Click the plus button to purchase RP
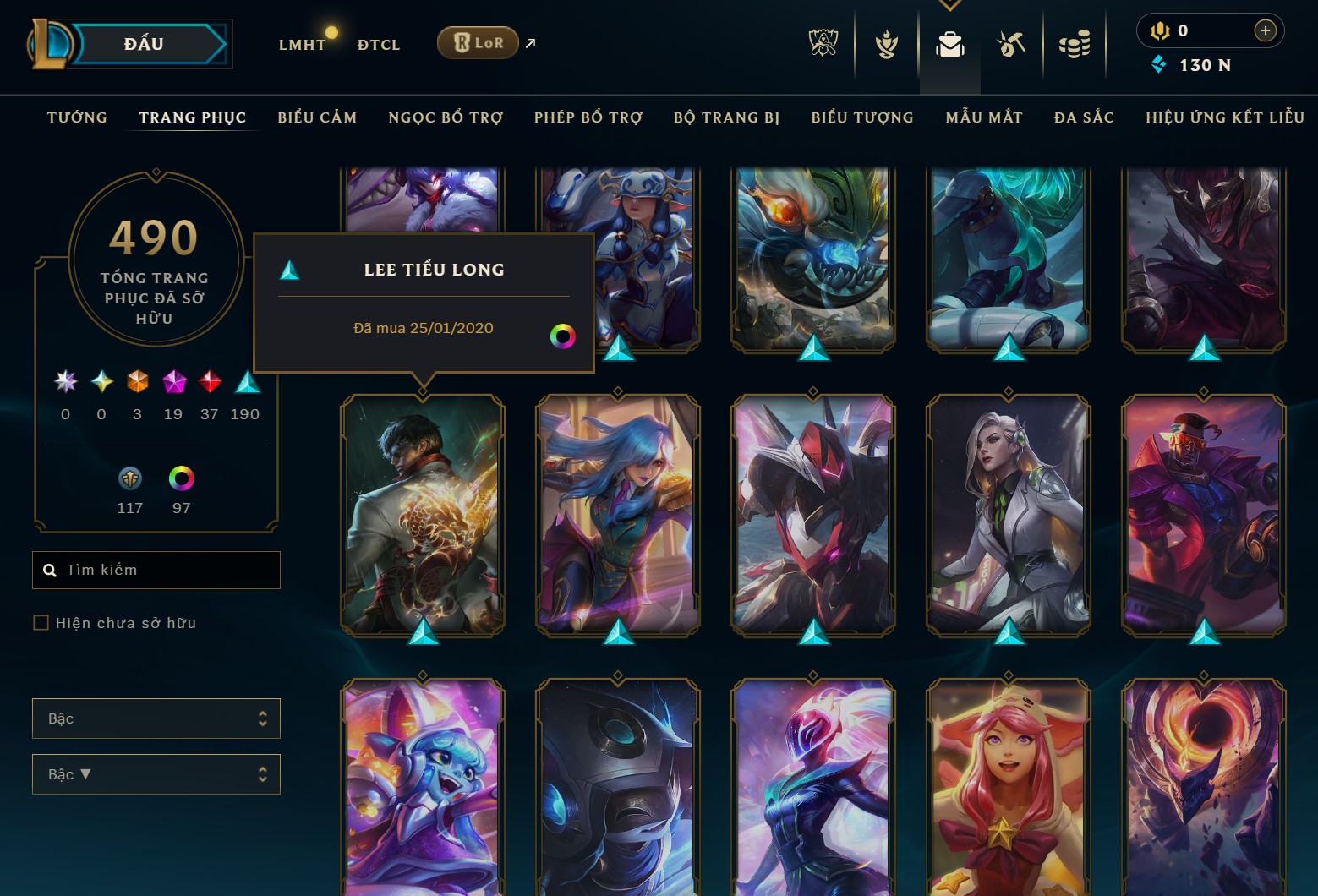This screenshot has height=896, width=1318. click(x=1265, y=30)
